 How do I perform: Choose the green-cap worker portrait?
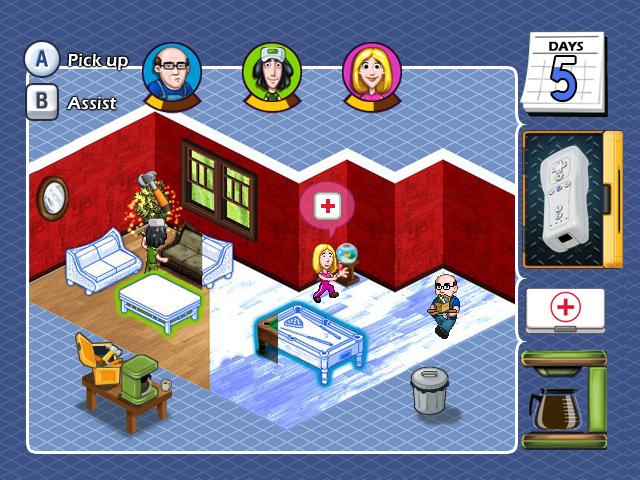(x=272, y=72)
